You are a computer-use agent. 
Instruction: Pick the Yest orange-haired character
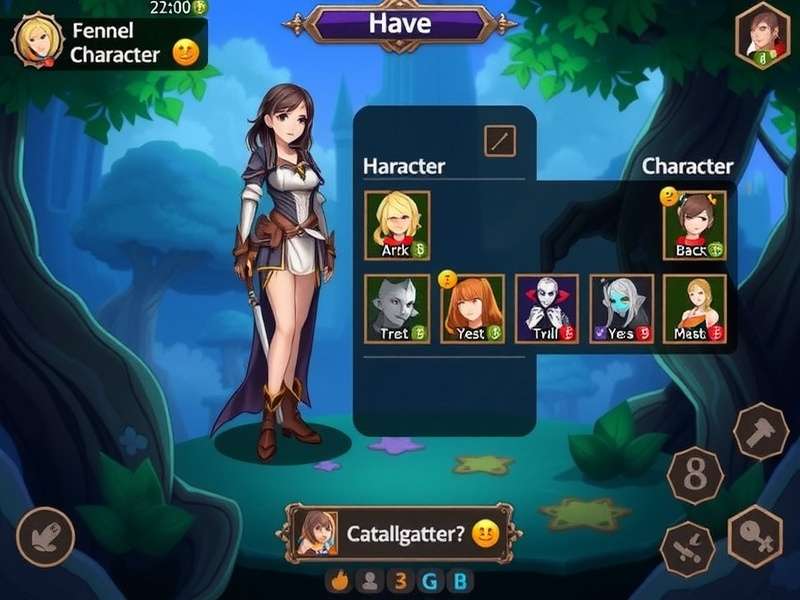coord(472,309)
